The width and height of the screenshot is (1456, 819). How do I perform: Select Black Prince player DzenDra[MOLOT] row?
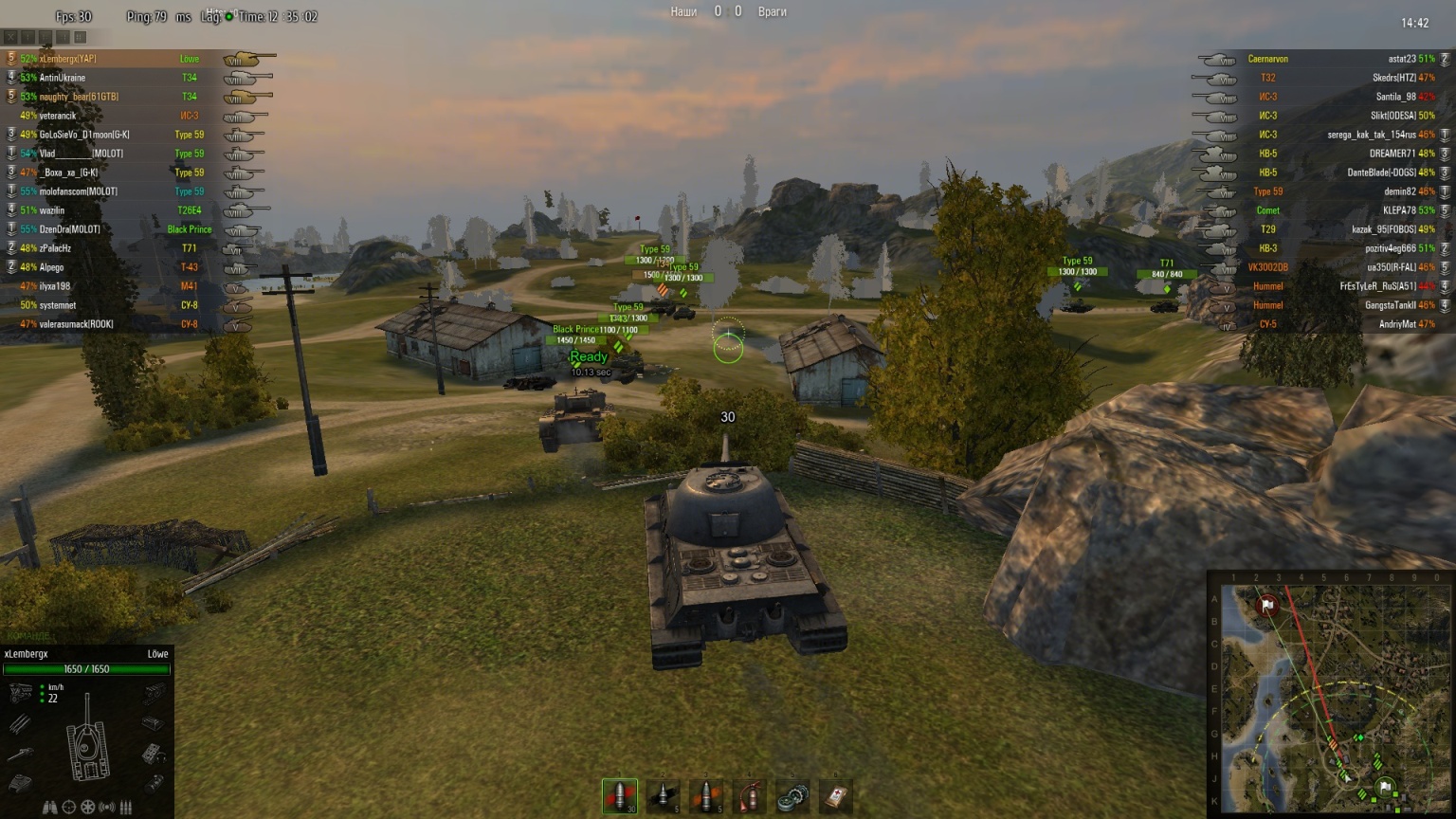[70, 229]
